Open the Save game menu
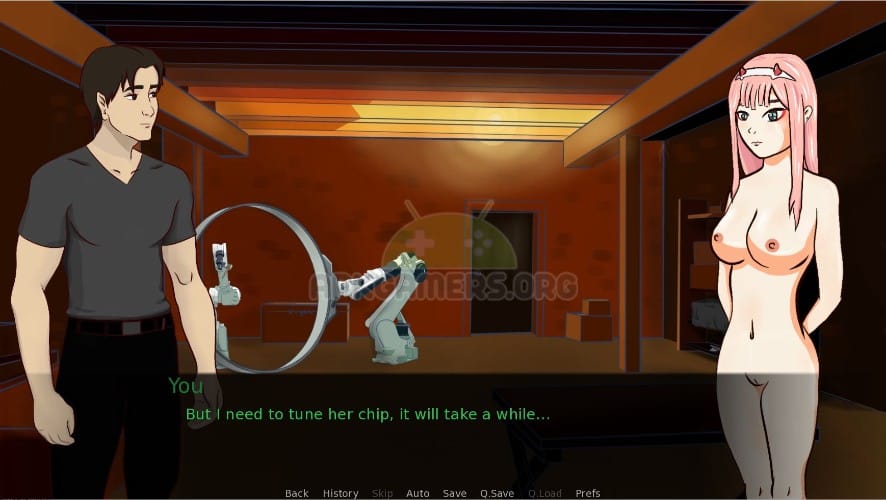The height and width of the screenshot is (500, 886). [454, 493]
